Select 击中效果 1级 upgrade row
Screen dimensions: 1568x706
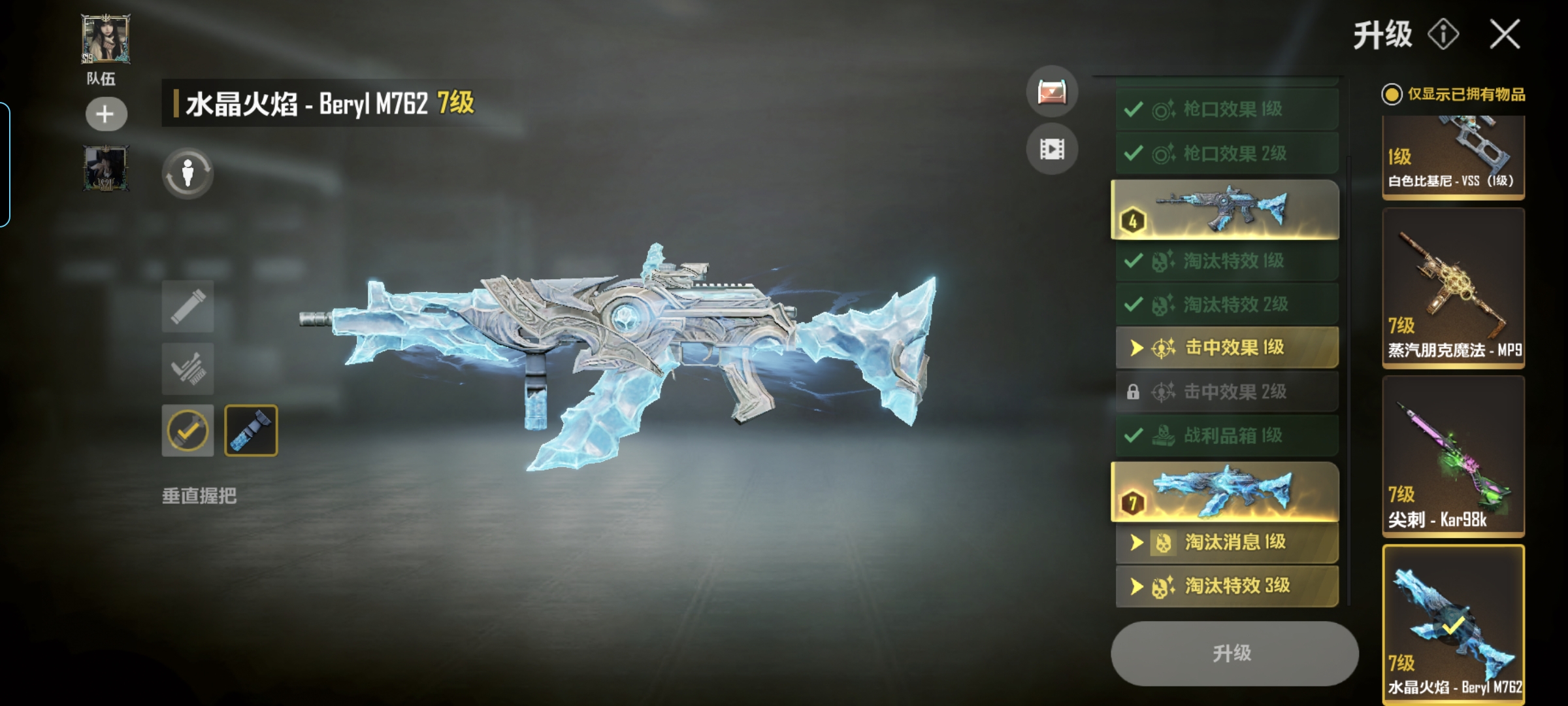[1226, 347]
